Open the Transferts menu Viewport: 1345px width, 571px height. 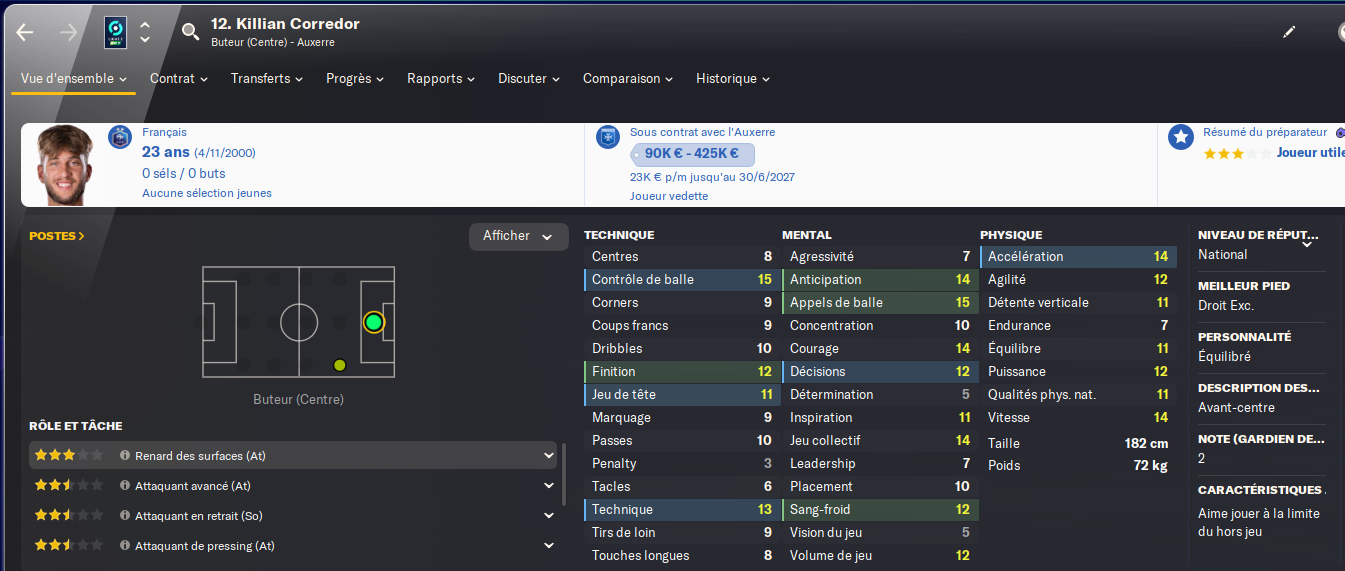(268, 79)
